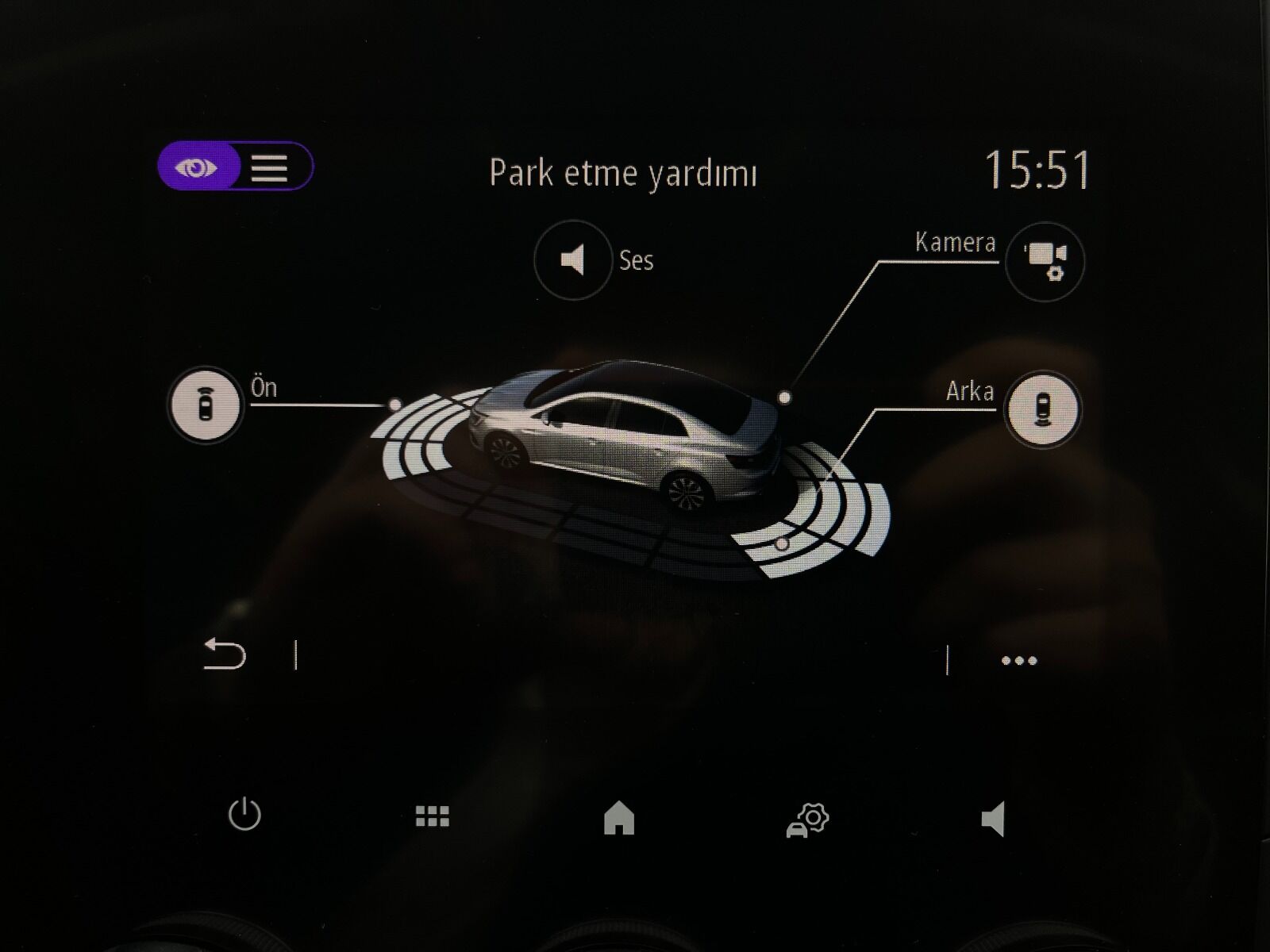Image resolution: width=1270 pixels, height=952 pixels.
Task: Tap the Ön text label
Action: click(263, 388)
